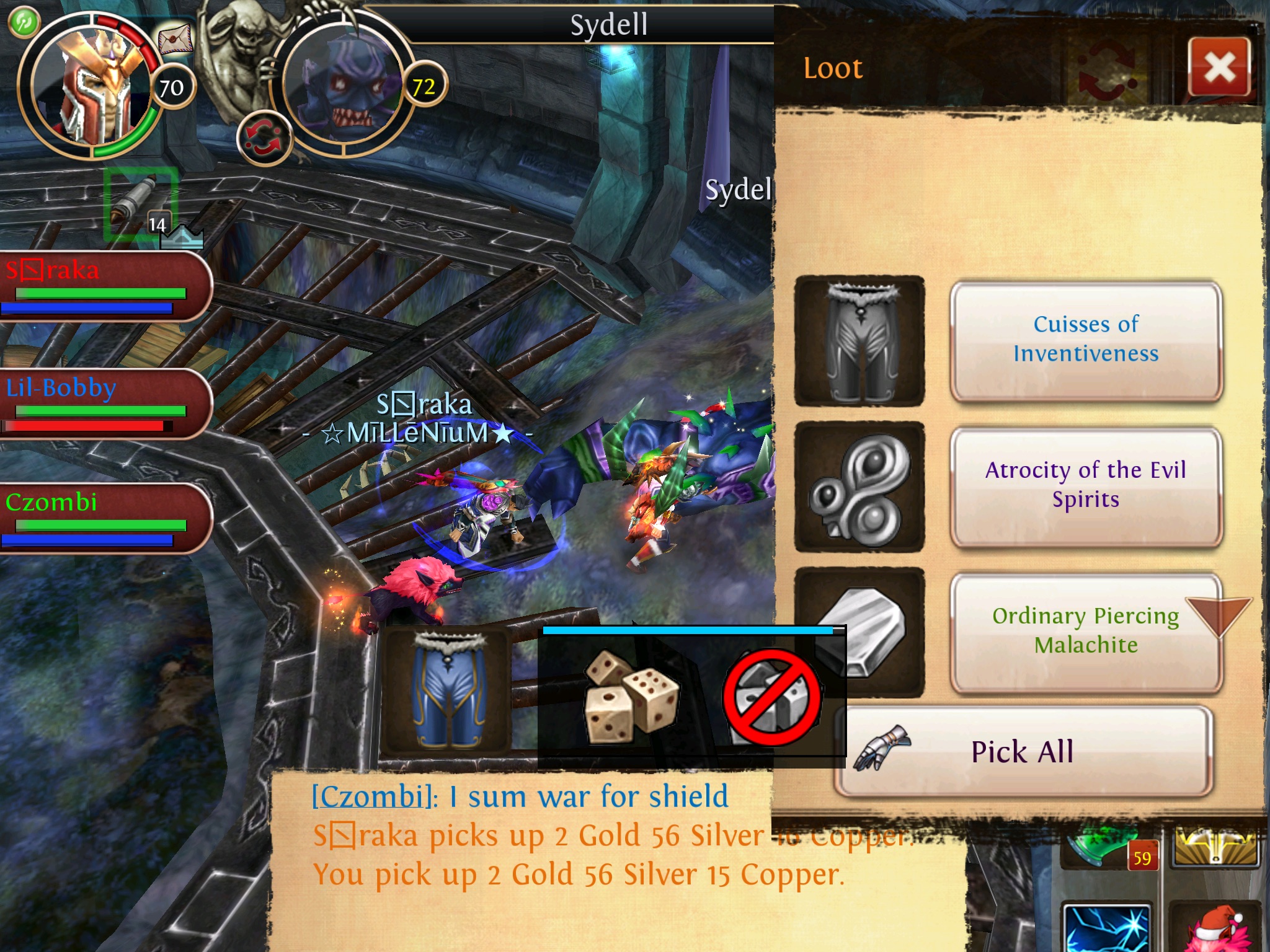Pick up Ordinary Piercing Malachite
Screen dimensions: 1270x952
pos(1085,631)
